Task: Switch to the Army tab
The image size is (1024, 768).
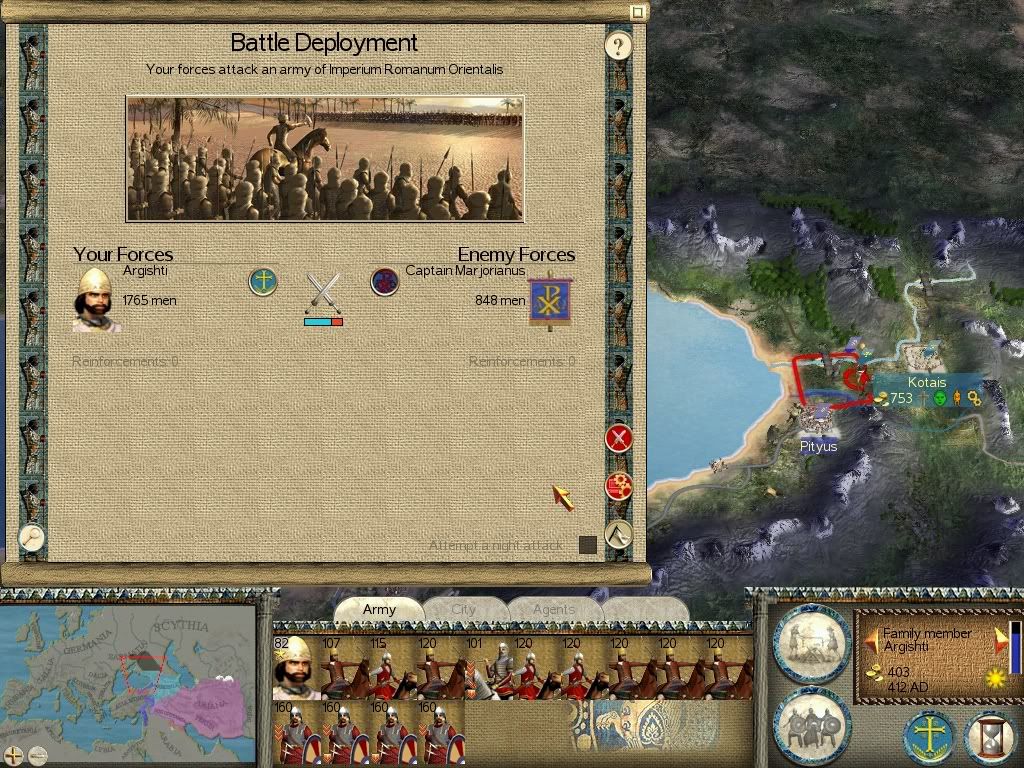Action: click(379, 609)
